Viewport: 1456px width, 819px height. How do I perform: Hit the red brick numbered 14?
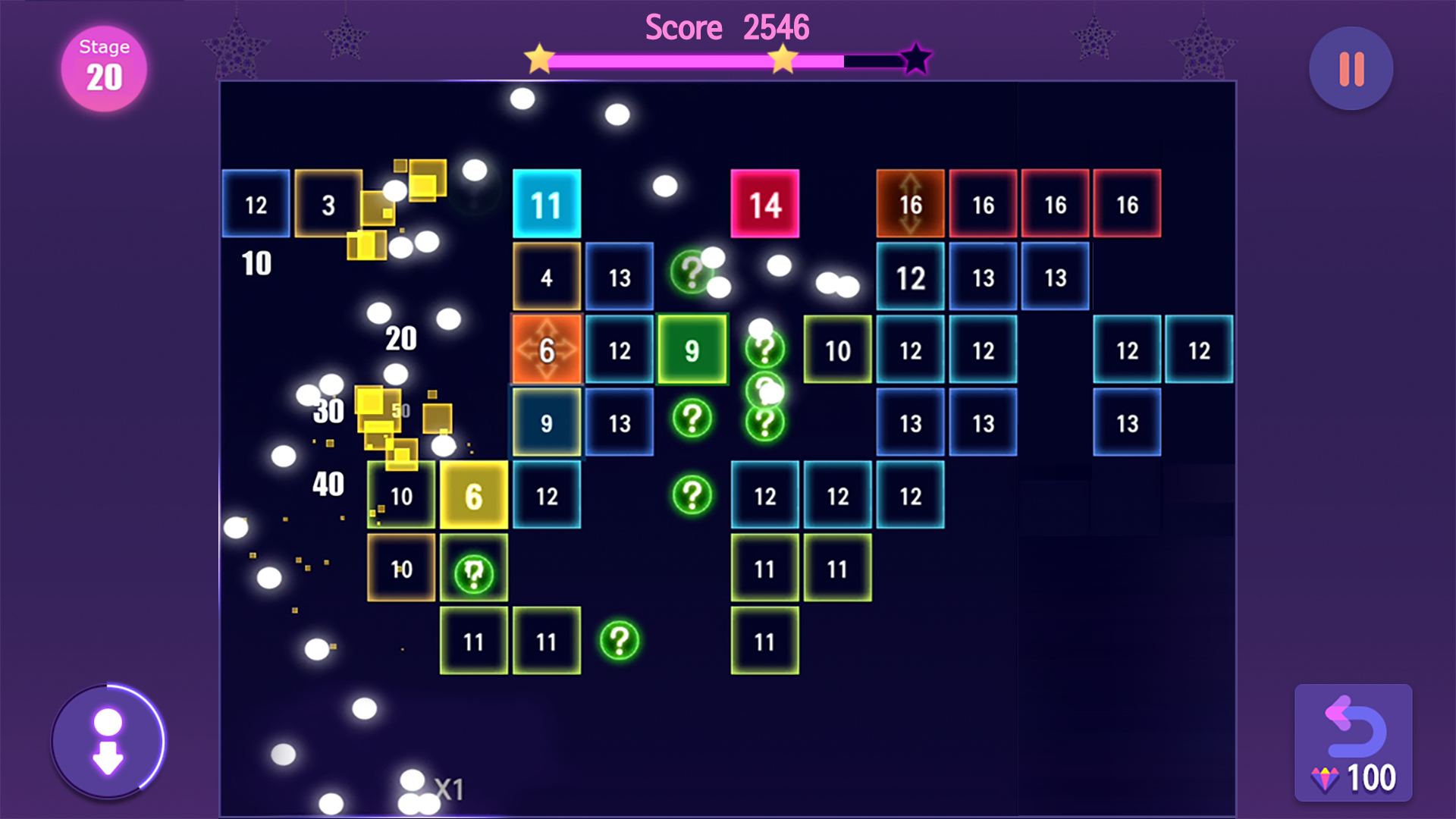[x=765, y=202]
